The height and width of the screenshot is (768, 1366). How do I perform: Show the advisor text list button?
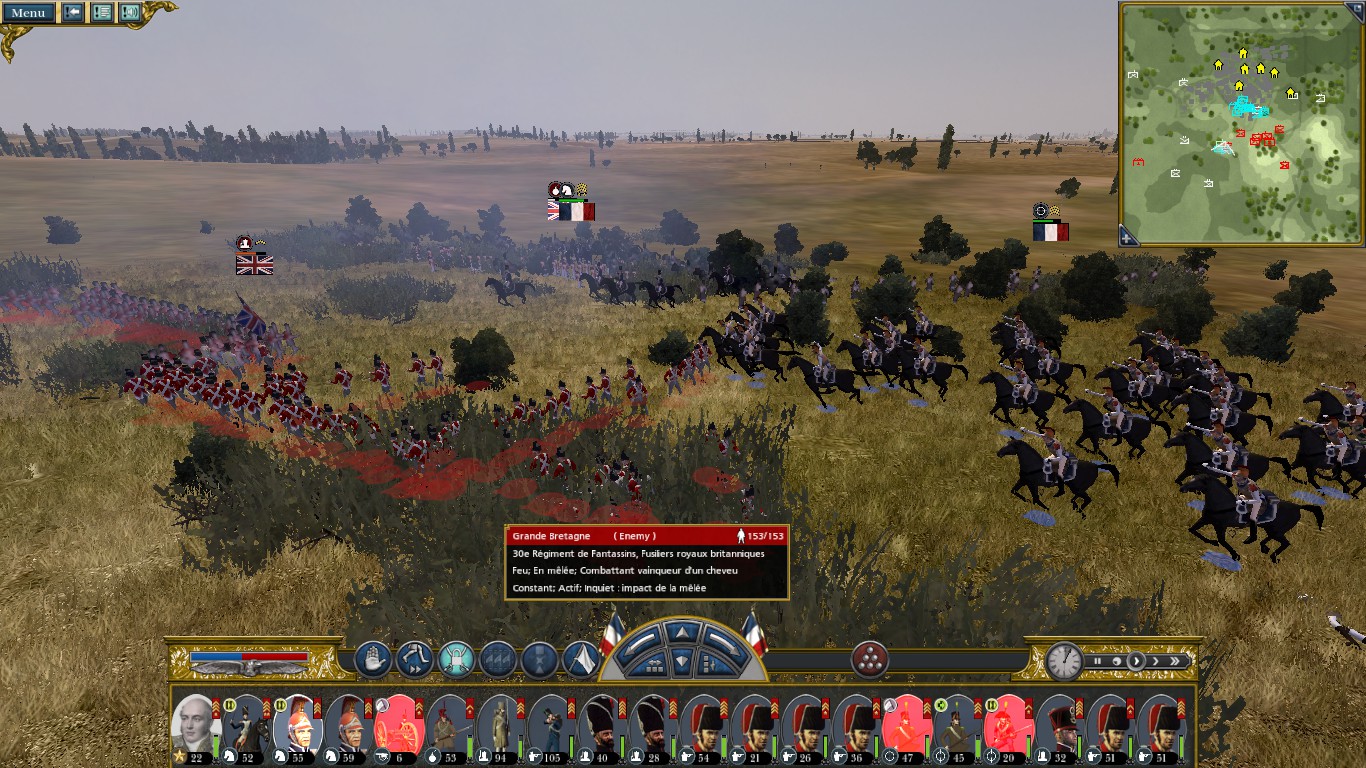coord(102,13)
